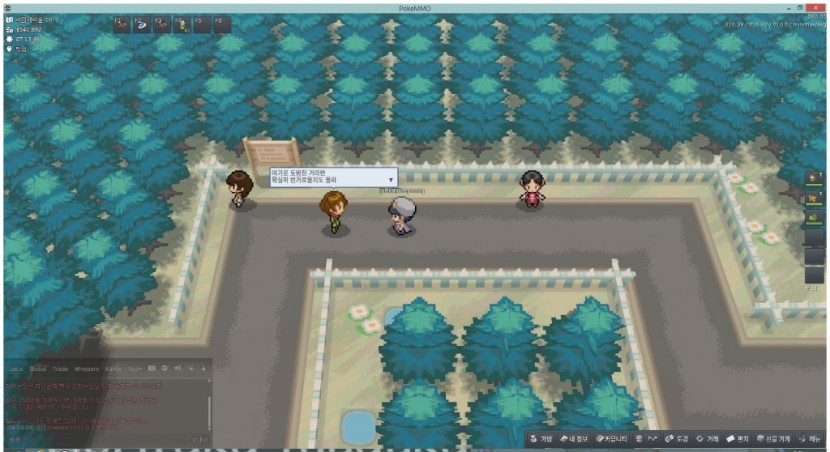
Task: Show the Whispers chat tab
Action: pyautogui.click(x=87, y=369)
